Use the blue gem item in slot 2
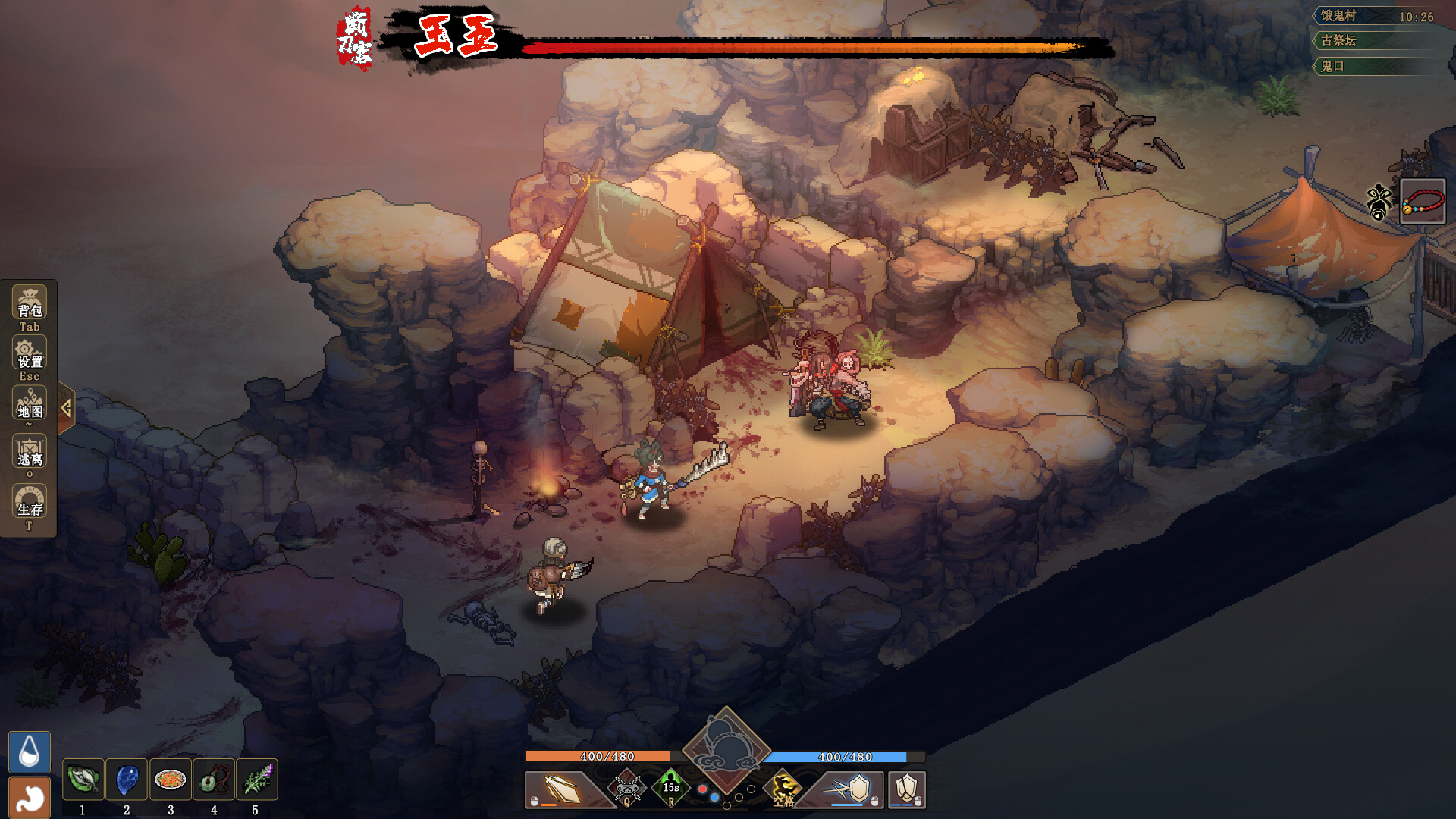Image resolution: width=1456 pixels, height=819 pixels. (x=127, y=780)
